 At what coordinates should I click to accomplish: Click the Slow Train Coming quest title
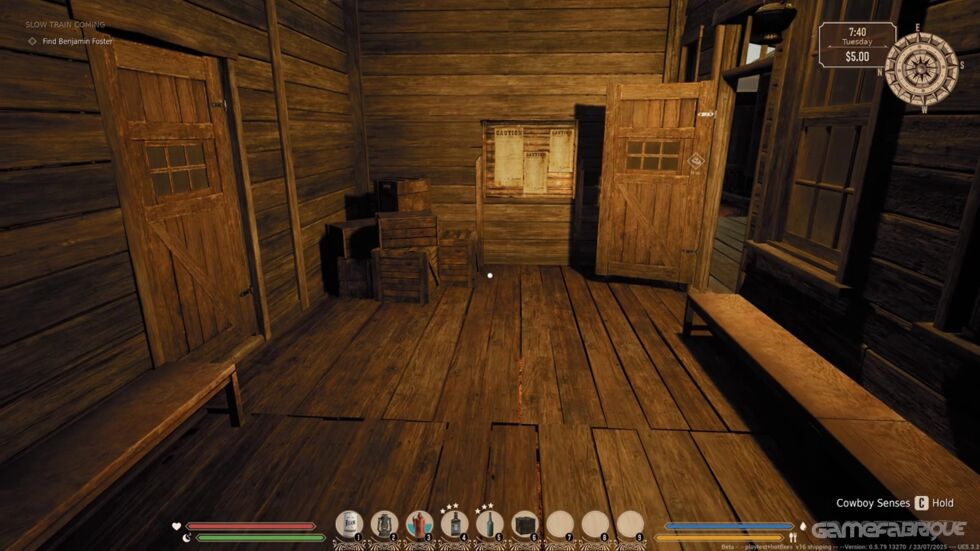tap(65, 24)
